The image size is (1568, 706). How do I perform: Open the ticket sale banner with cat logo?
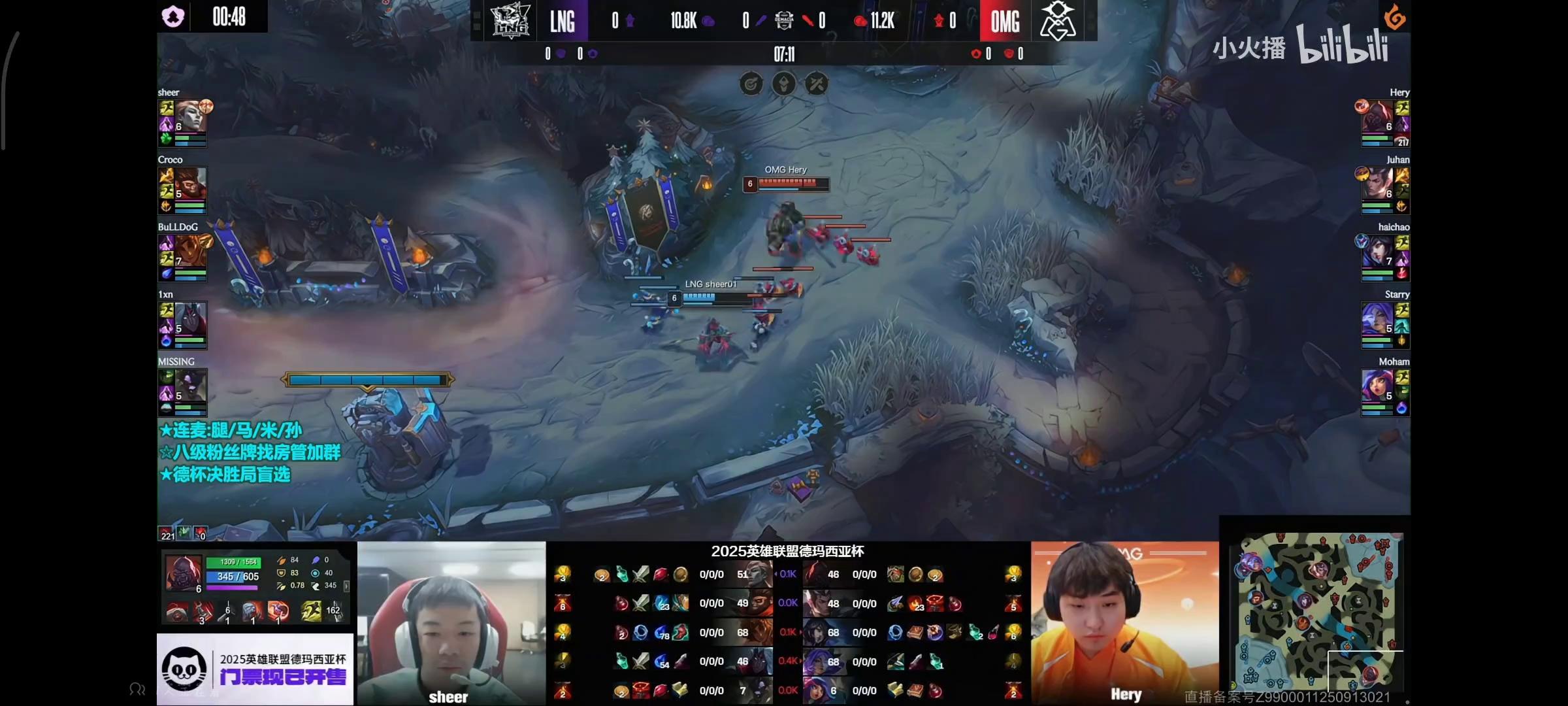[x=255, y=669]
